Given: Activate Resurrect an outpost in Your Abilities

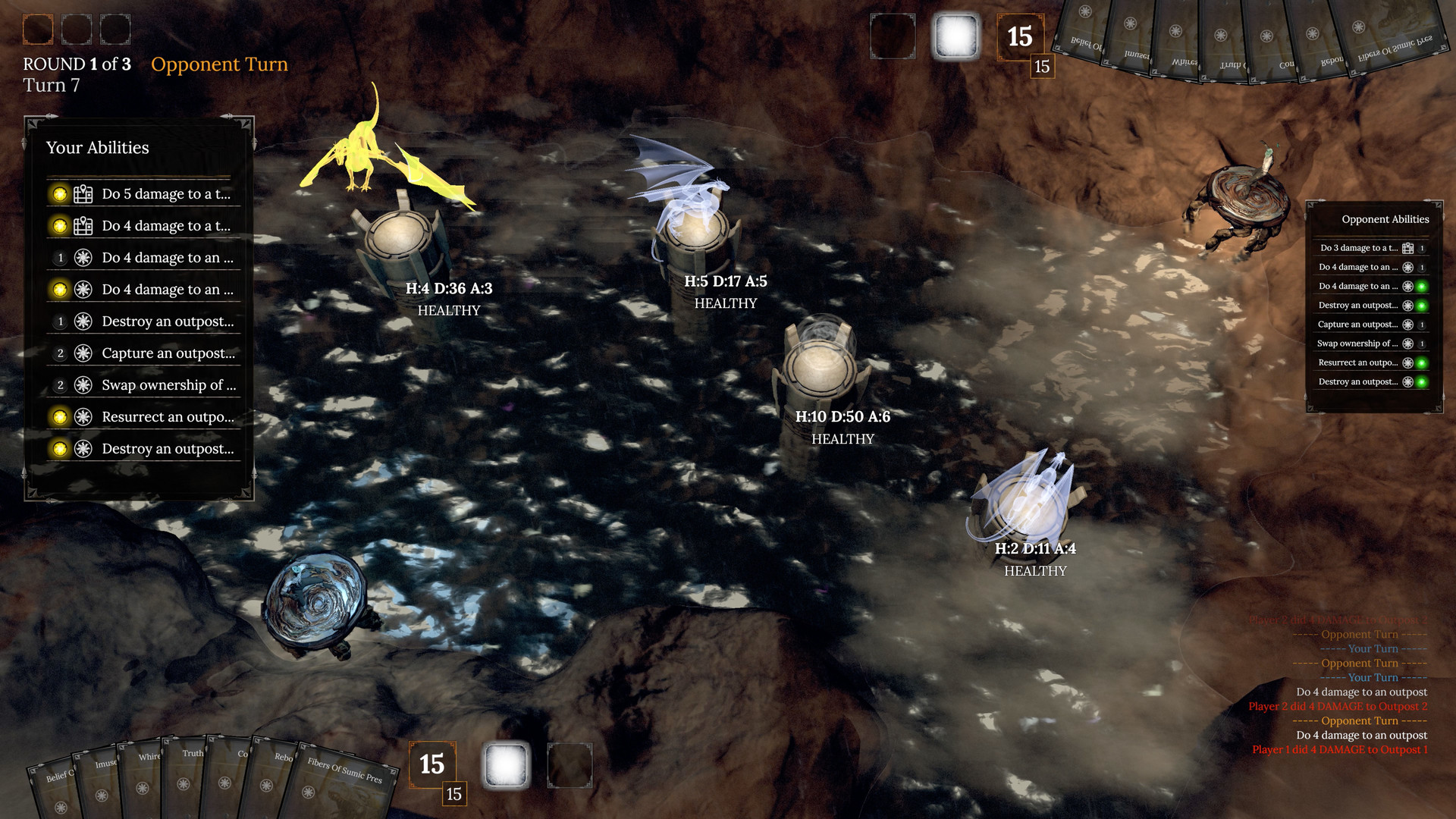Looking at the screenshot, I should (x=168, y=417).
